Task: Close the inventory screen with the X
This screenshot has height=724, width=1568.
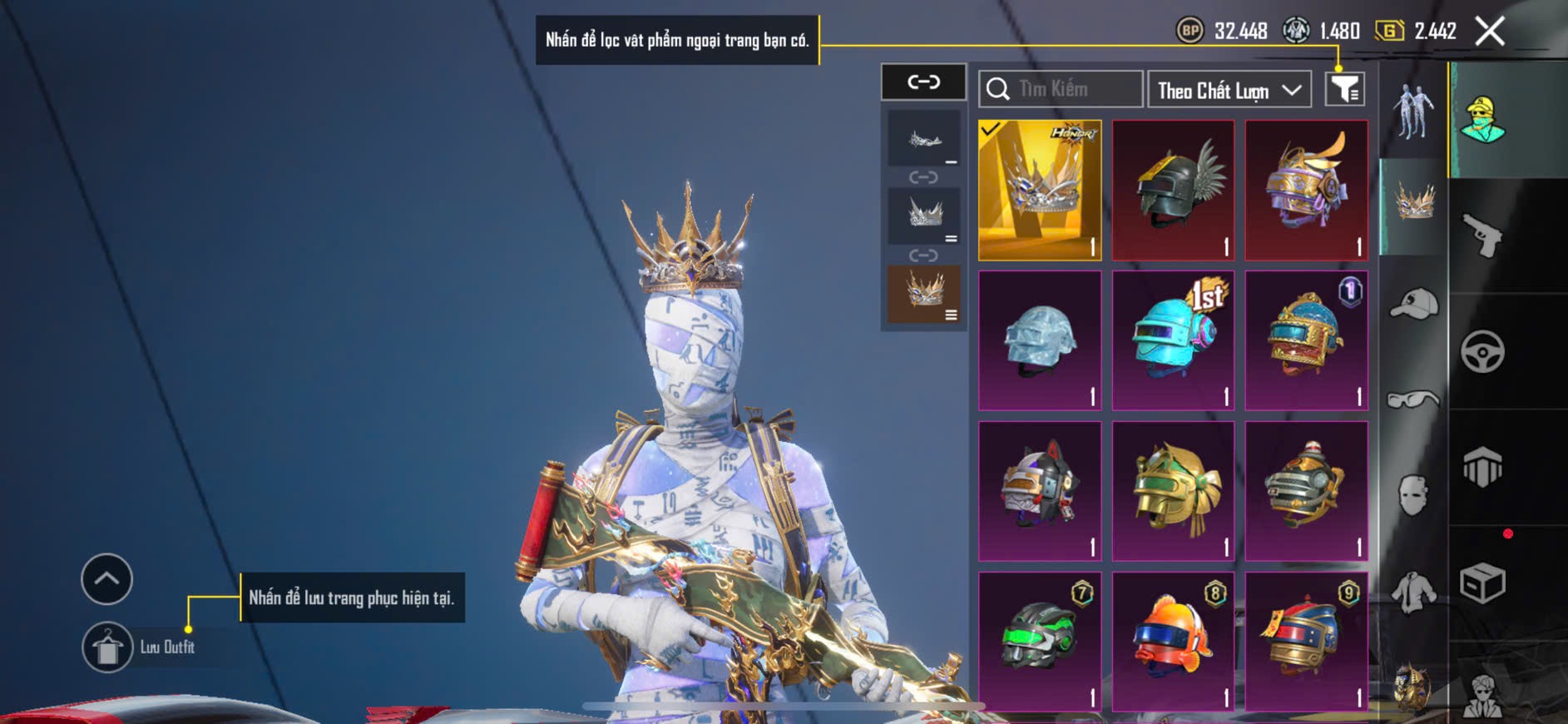Action: coord(1489,32)
